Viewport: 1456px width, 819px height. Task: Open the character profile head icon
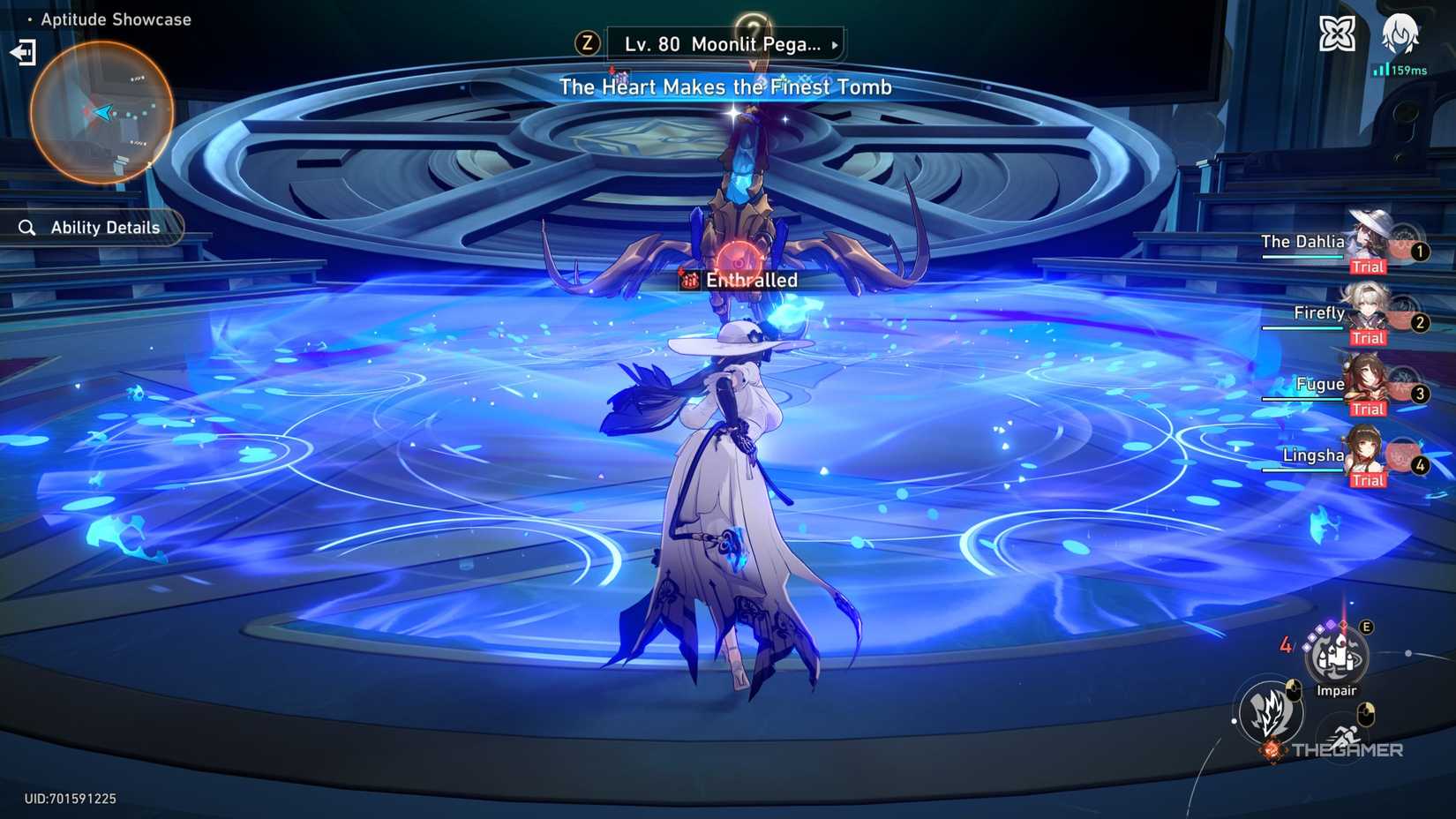point(1401,34)
